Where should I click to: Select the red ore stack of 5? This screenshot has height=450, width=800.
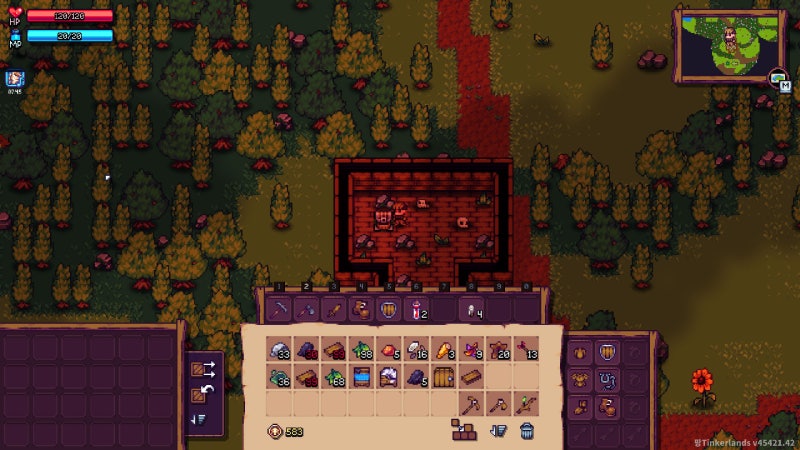tap(389, 350)
